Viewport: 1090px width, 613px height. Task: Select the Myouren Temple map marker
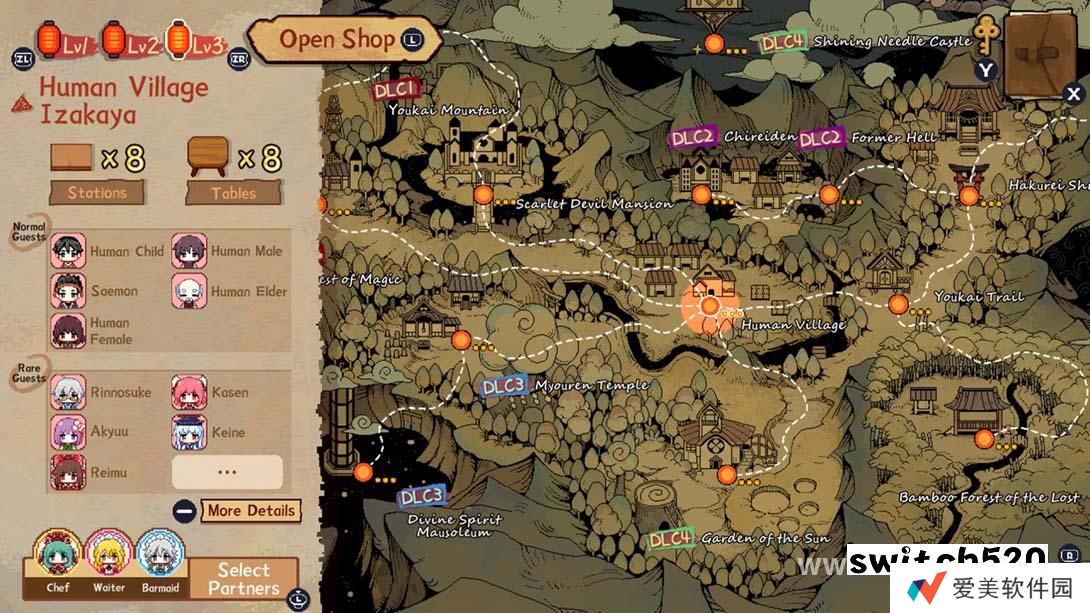coord(461,340)
